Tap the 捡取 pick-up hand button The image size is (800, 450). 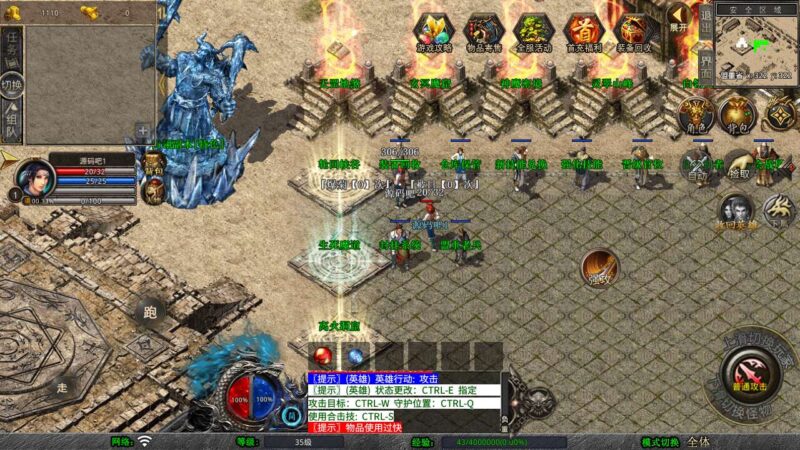739,165
